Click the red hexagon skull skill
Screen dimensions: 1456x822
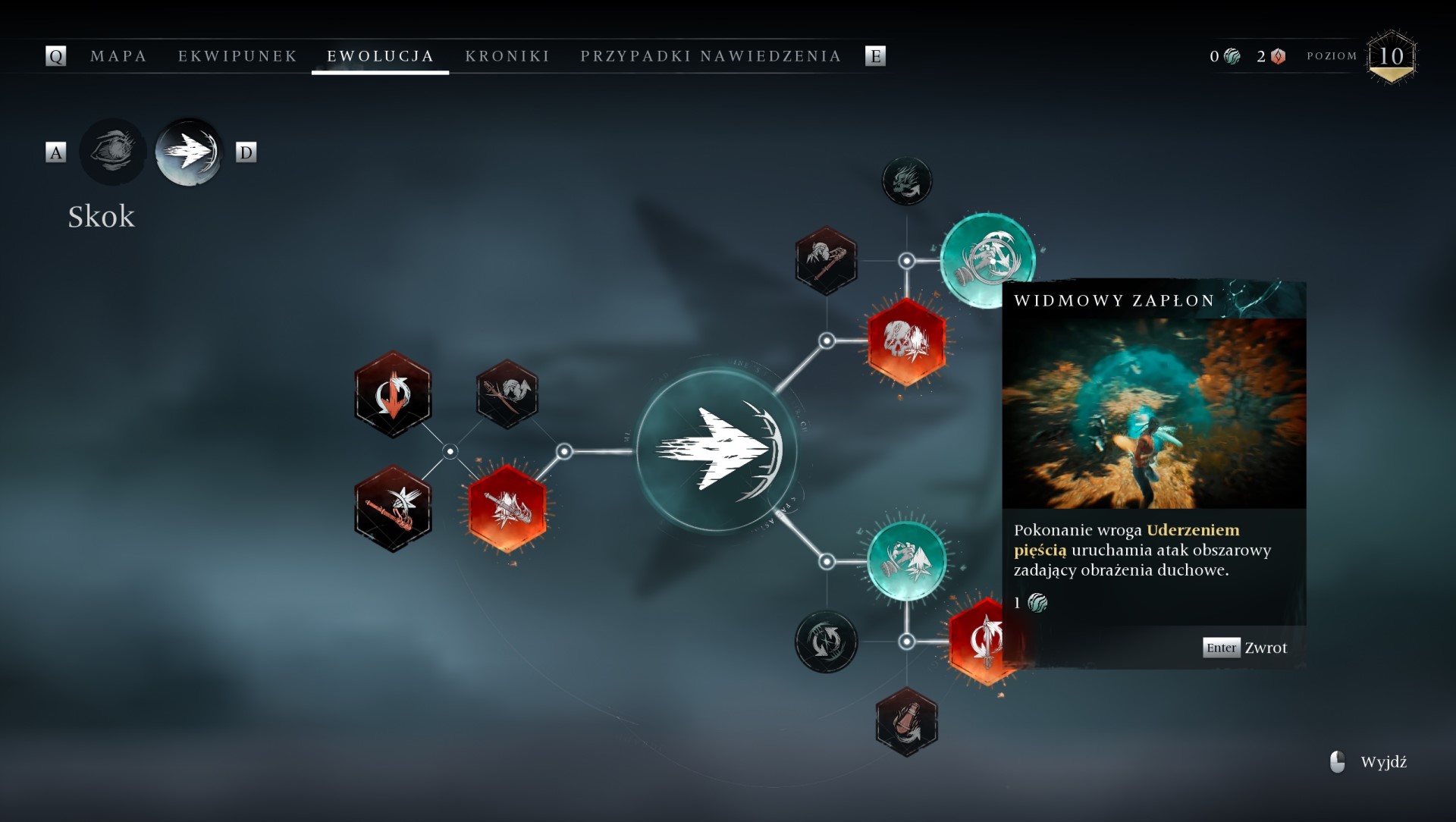[906, 341]
